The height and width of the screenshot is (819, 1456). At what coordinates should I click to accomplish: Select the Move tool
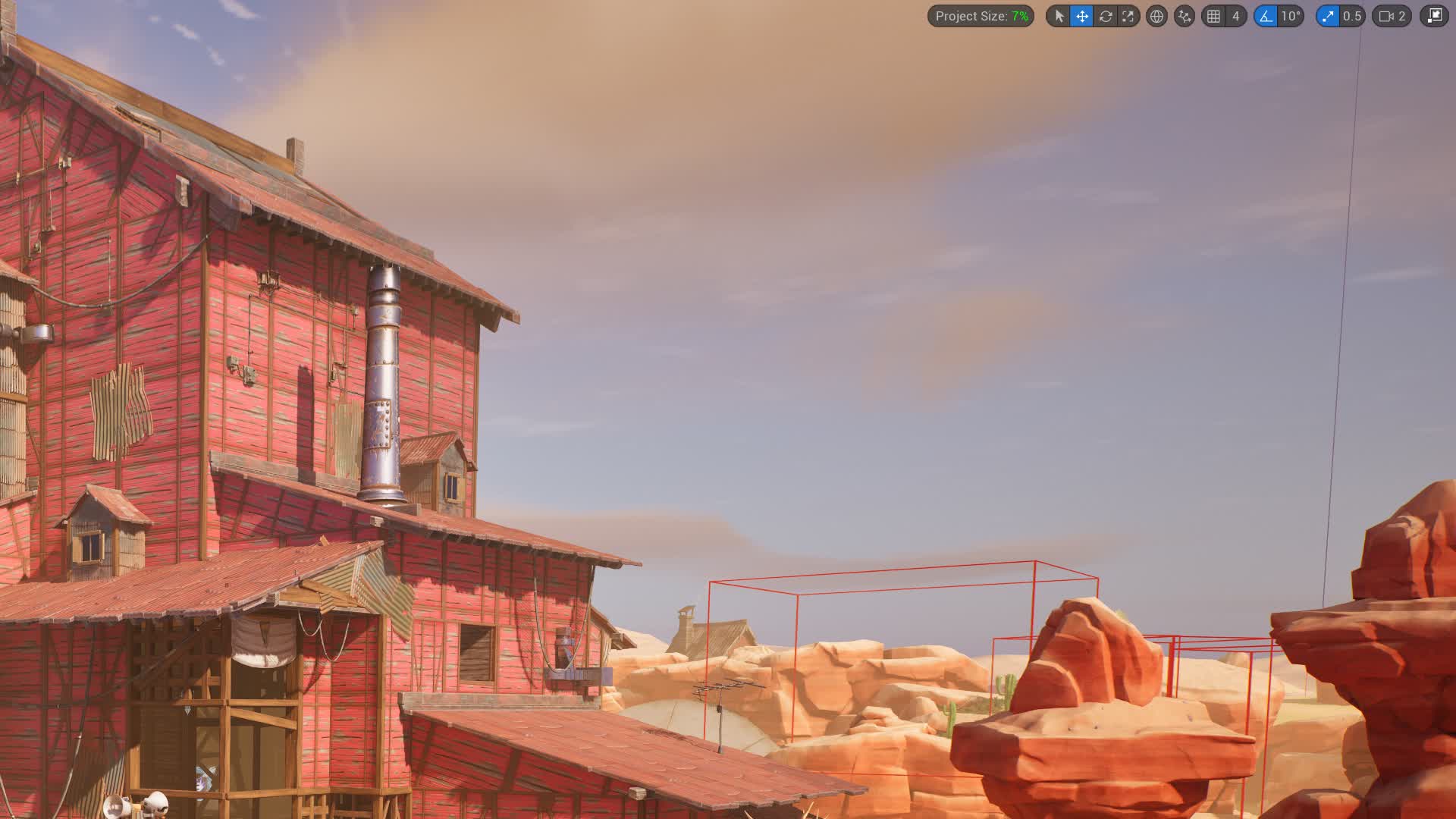click(1082, 16)
